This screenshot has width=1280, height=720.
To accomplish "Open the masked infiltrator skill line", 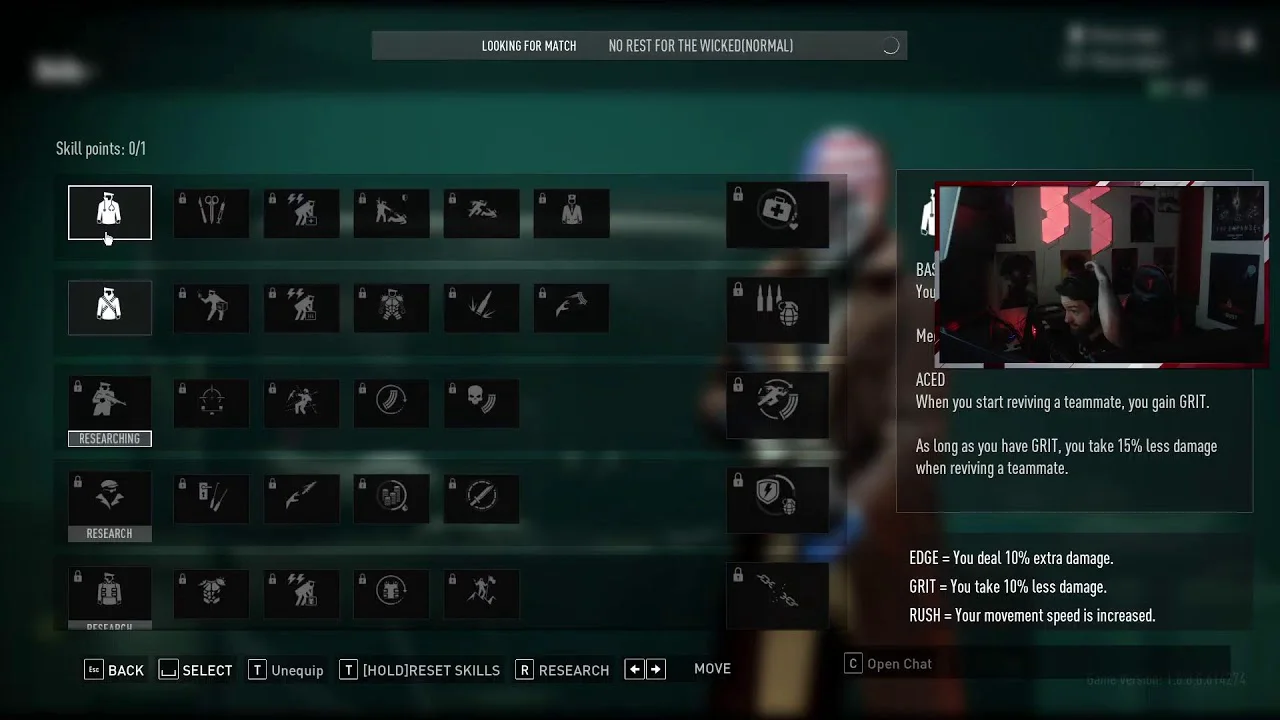I will 110,496.
